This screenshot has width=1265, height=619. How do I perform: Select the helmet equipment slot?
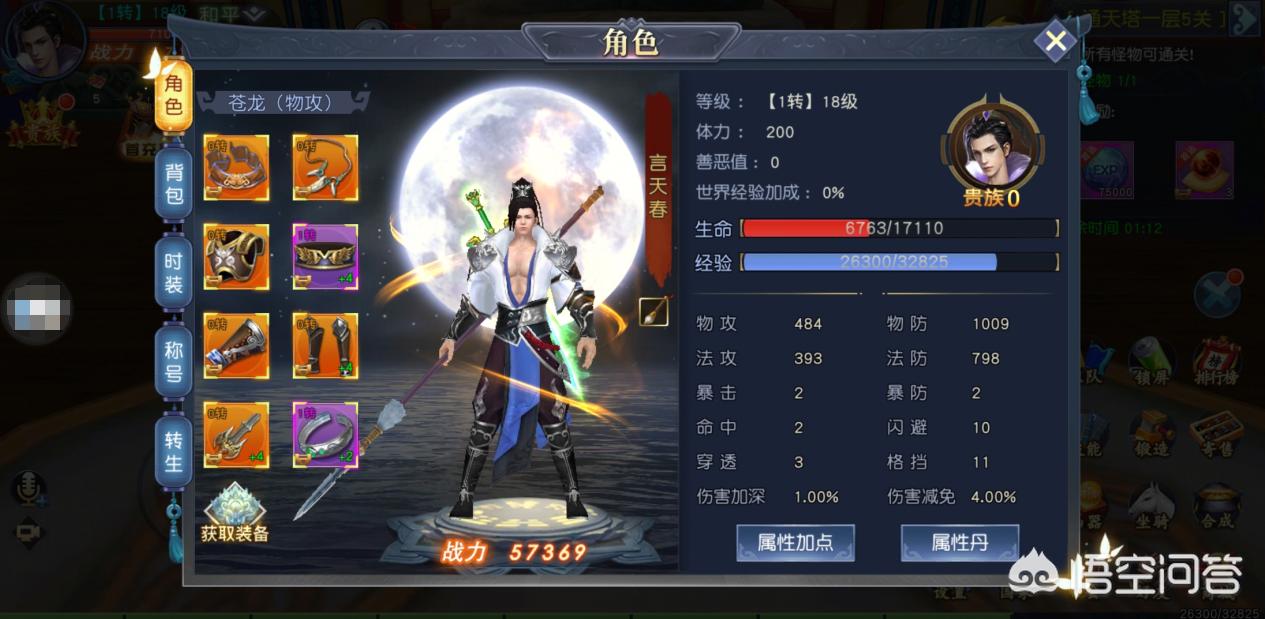(x=237, y=168)
